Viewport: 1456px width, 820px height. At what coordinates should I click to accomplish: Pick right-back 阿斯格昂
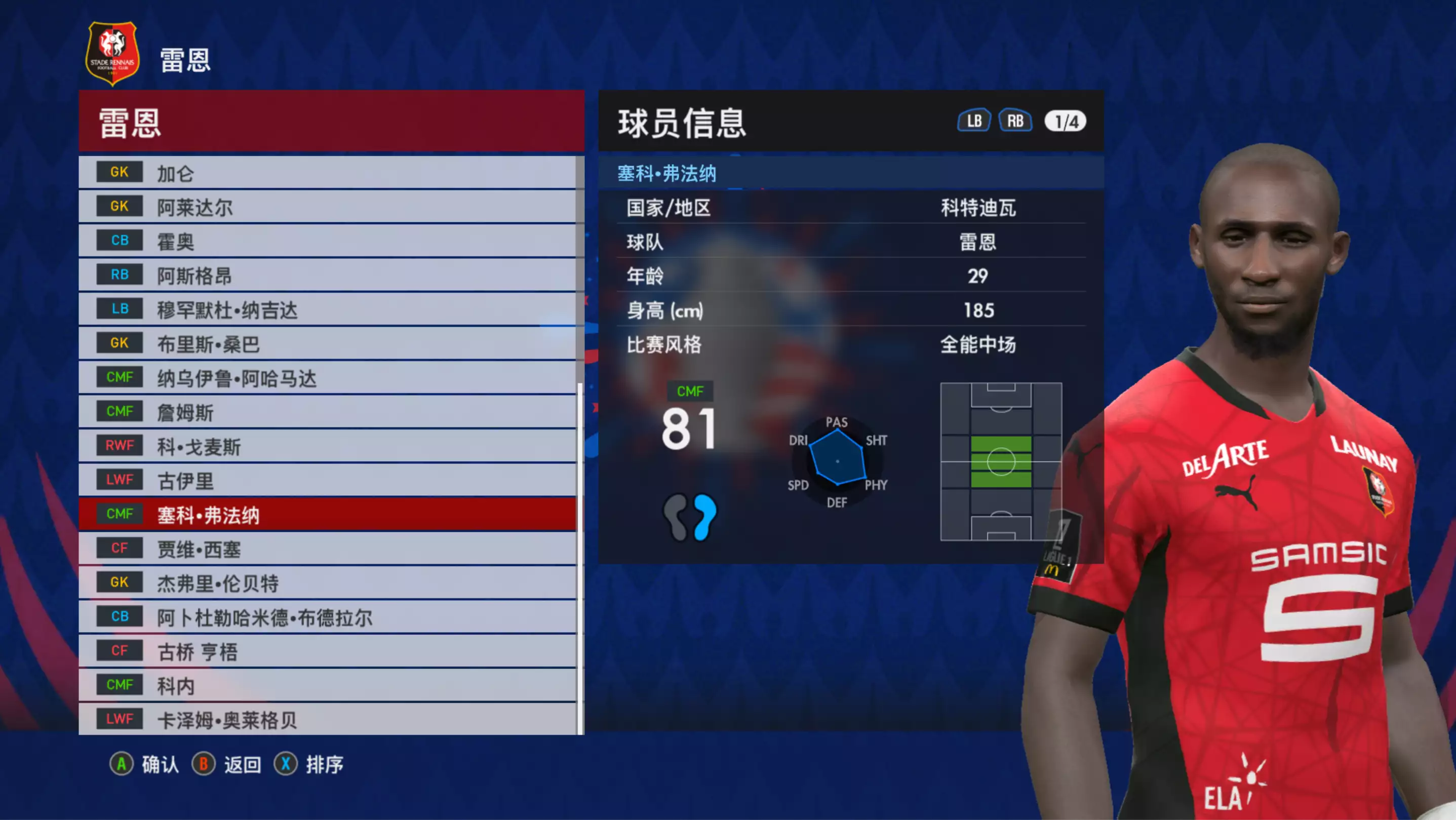[328, 275]
